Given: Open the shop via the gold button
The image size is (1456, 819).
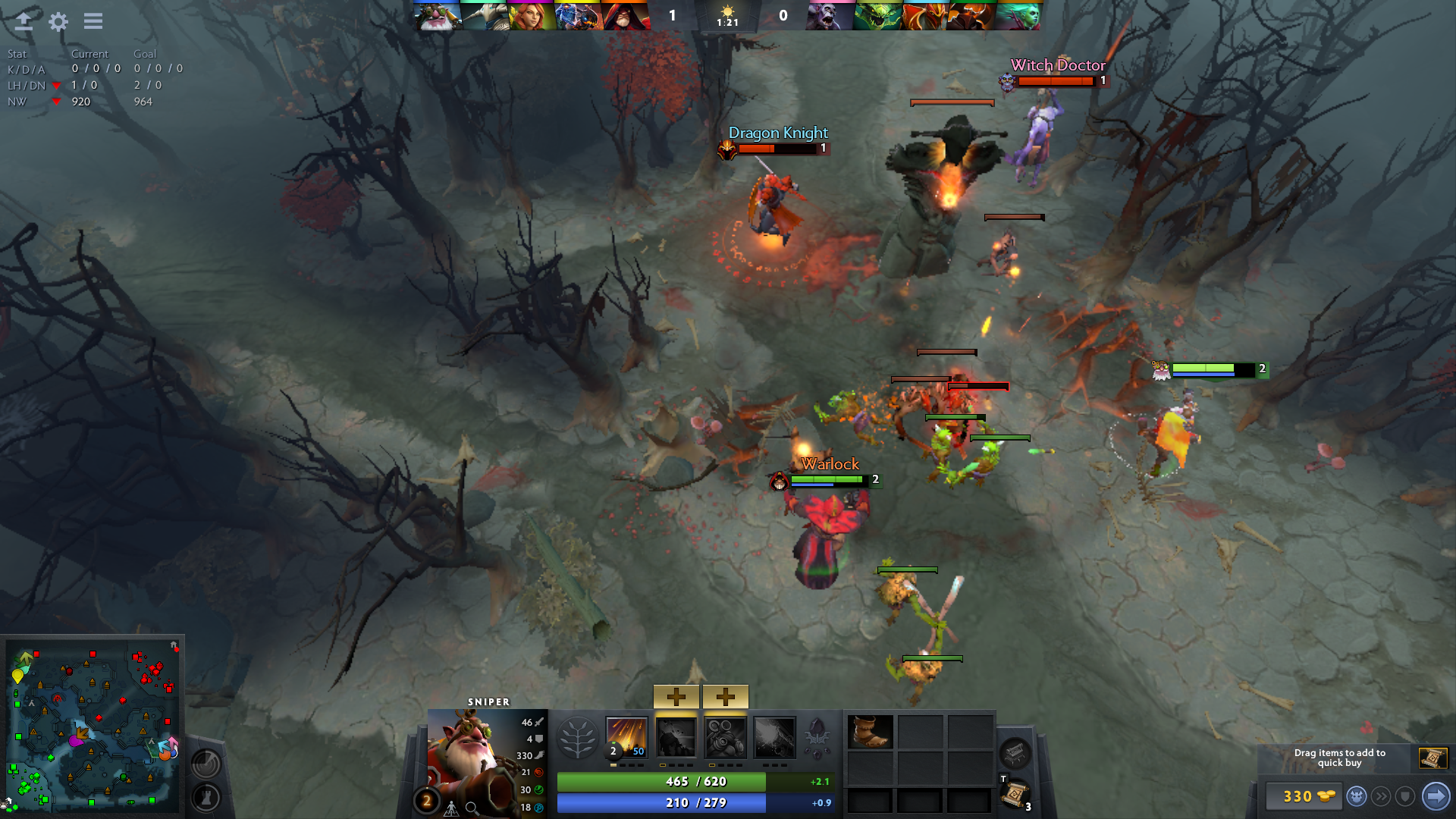Looking at the screenshot, I should pos(1307,796).
